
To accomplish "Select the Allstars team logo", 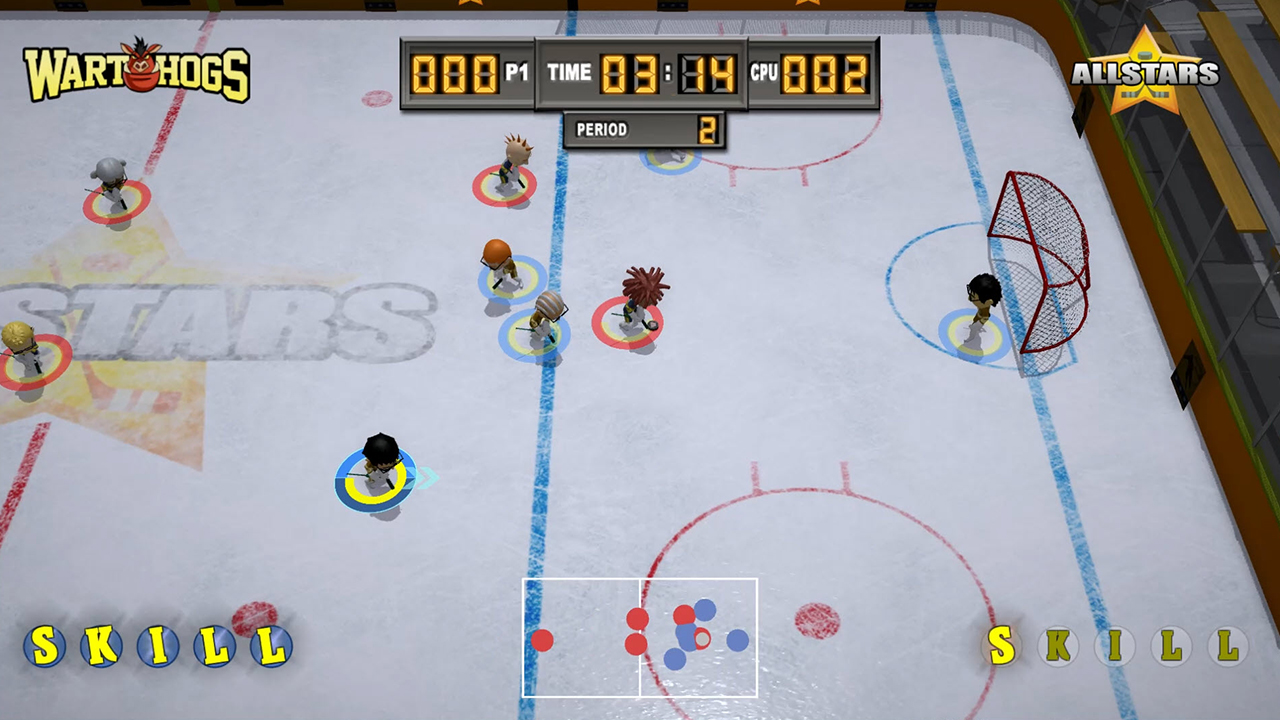I will click(1145, 72).
